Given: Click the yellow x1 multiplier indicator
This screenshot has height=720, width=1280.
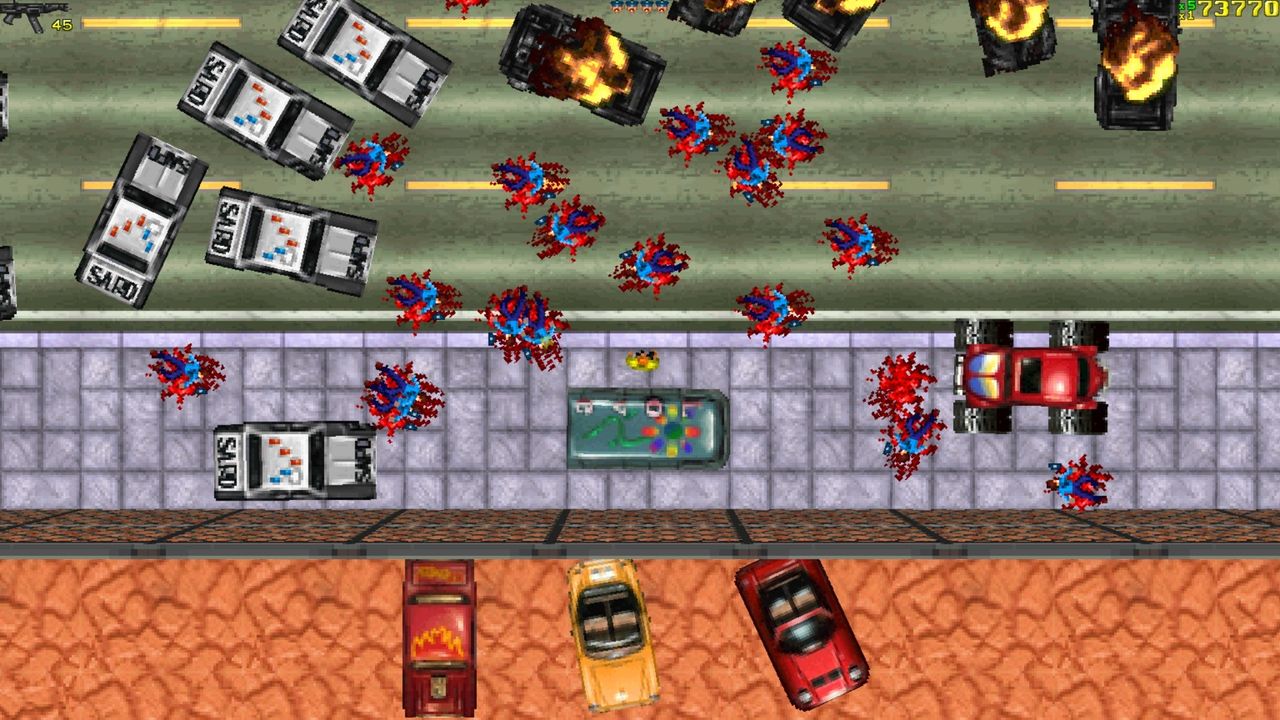Looking at the screenshot, I should point(1185,14).
